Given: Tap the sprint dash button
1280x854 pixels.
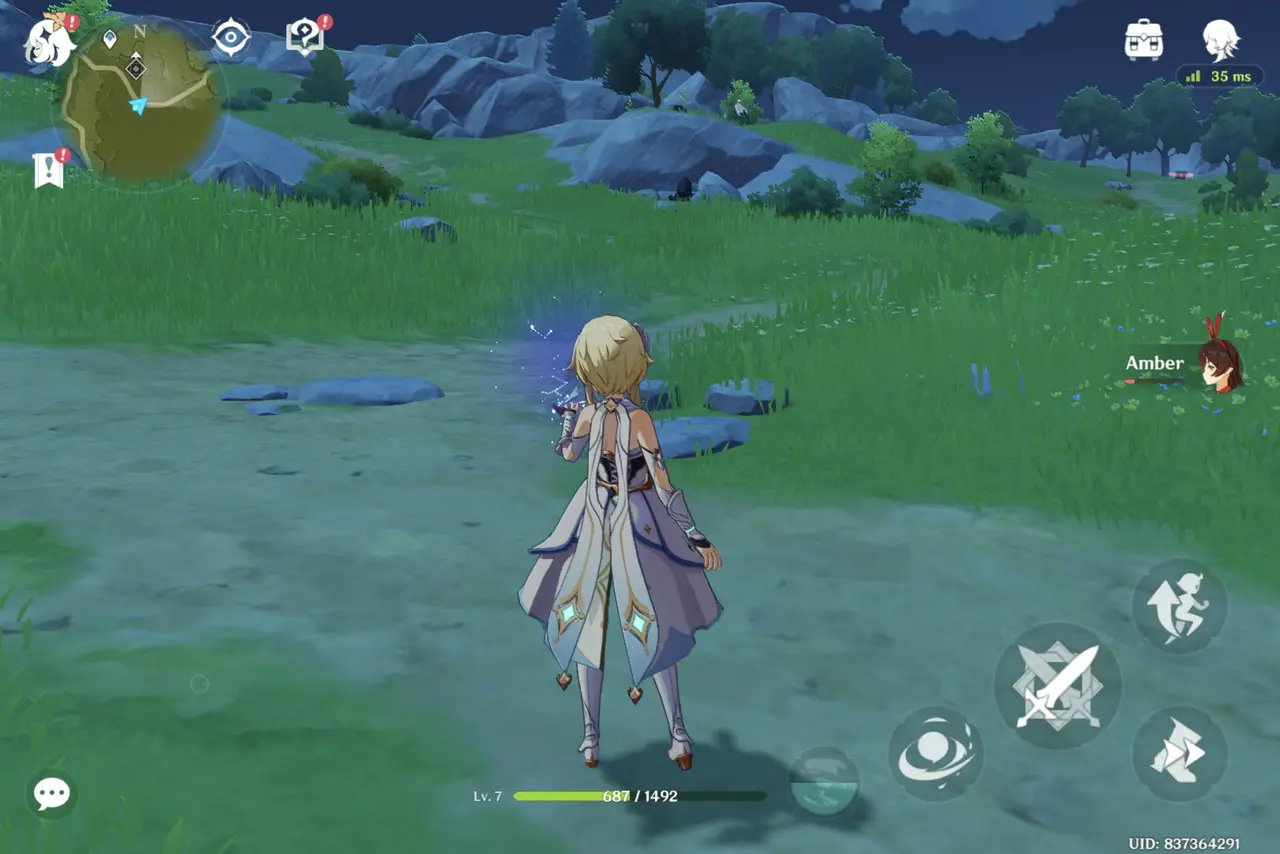Looking at the screenshot, I should pyautogui.click(x=1179, y=753).
